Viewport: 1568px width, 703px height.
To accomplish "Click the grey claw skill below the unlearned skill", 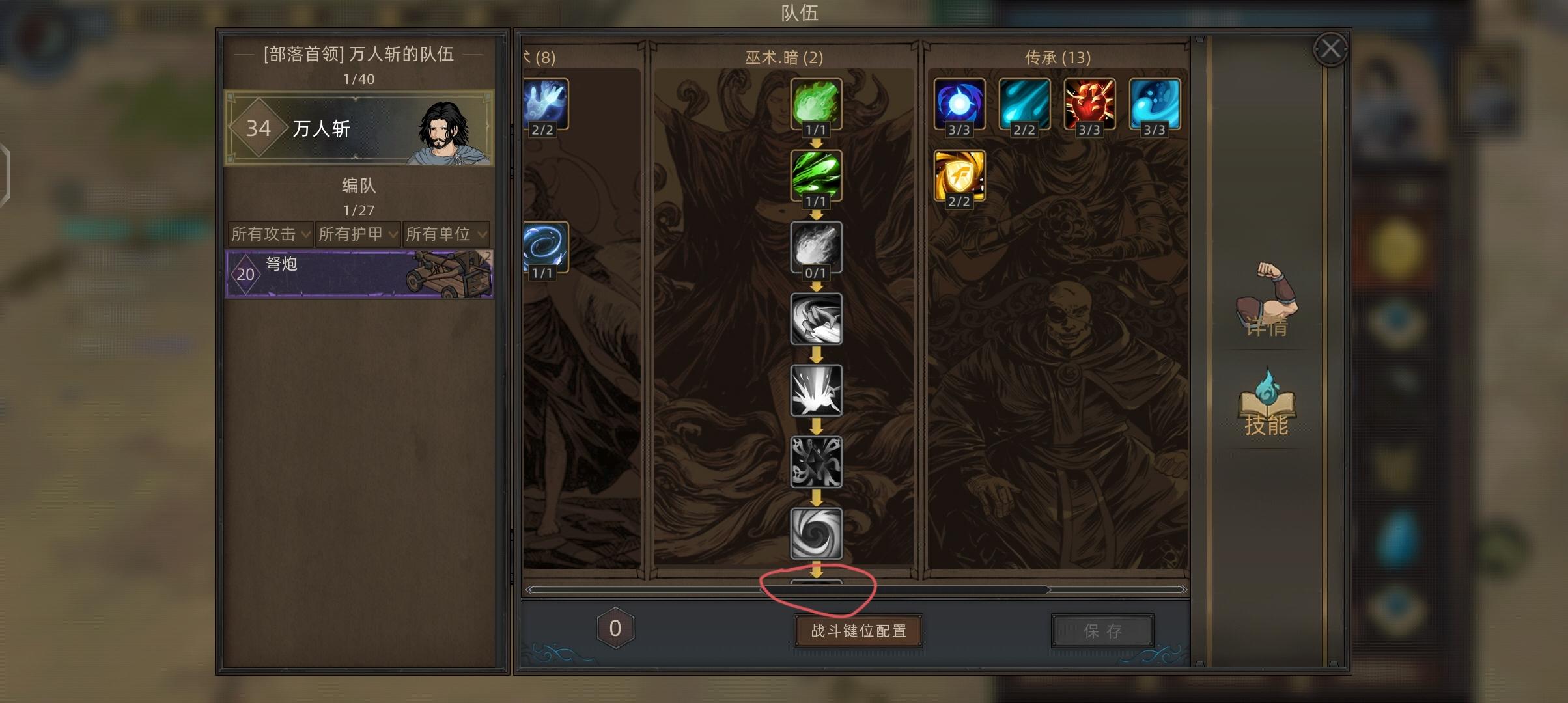I will pos(816,320).
